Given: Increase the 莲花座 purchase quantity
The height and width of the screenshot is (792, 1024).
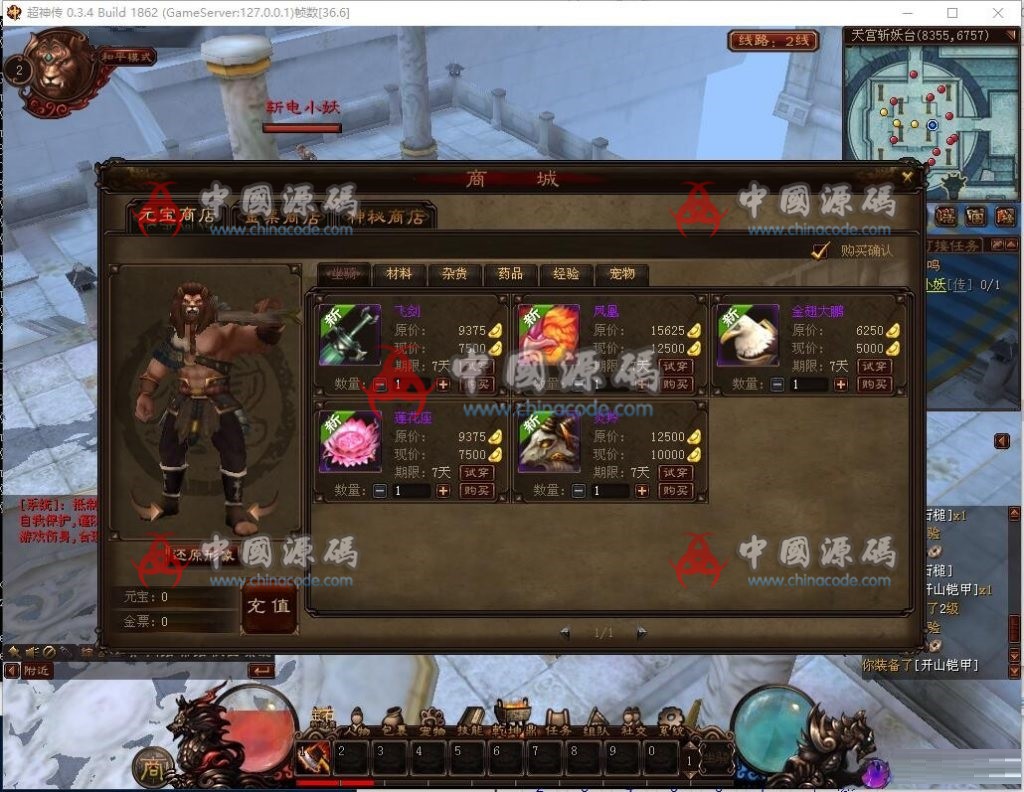Looking at the screenshot, I should (443, 491).
